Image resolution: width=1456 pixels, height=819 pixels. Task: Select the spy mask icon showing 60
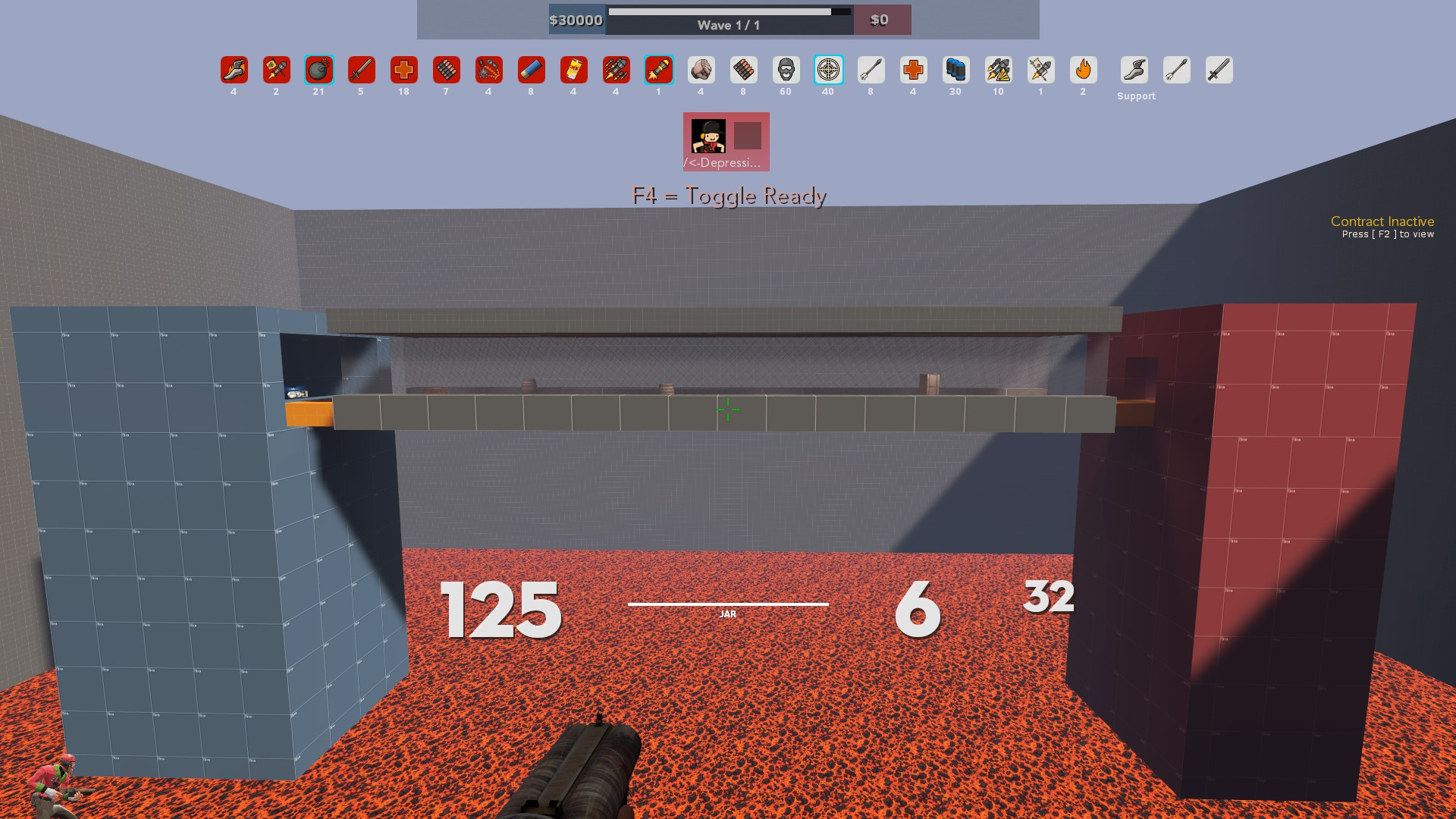(786, 70)
